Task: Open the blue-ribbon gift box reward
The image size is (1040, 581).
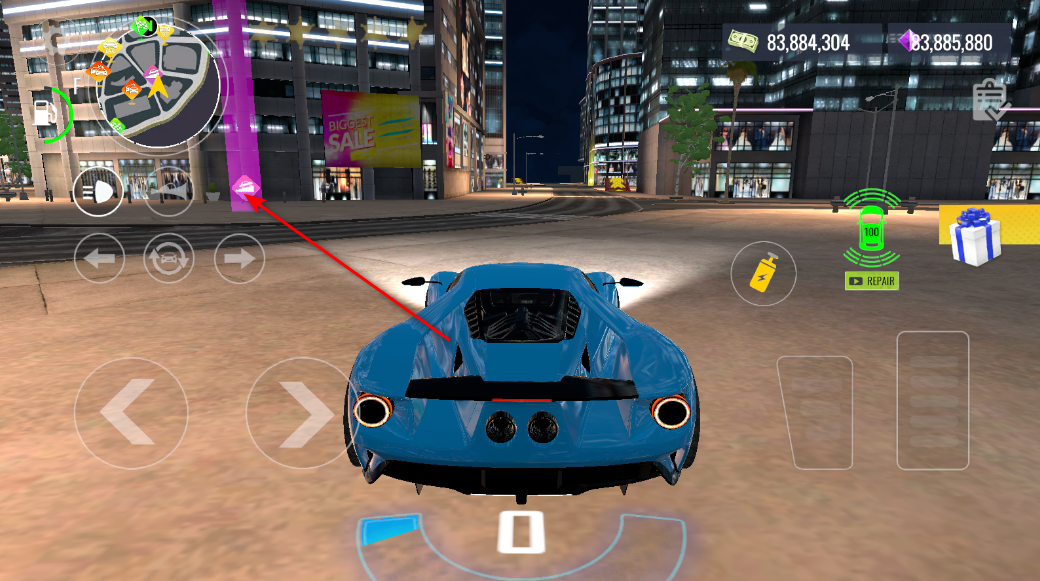Action: pyautogui.click(x=975, y=237)
